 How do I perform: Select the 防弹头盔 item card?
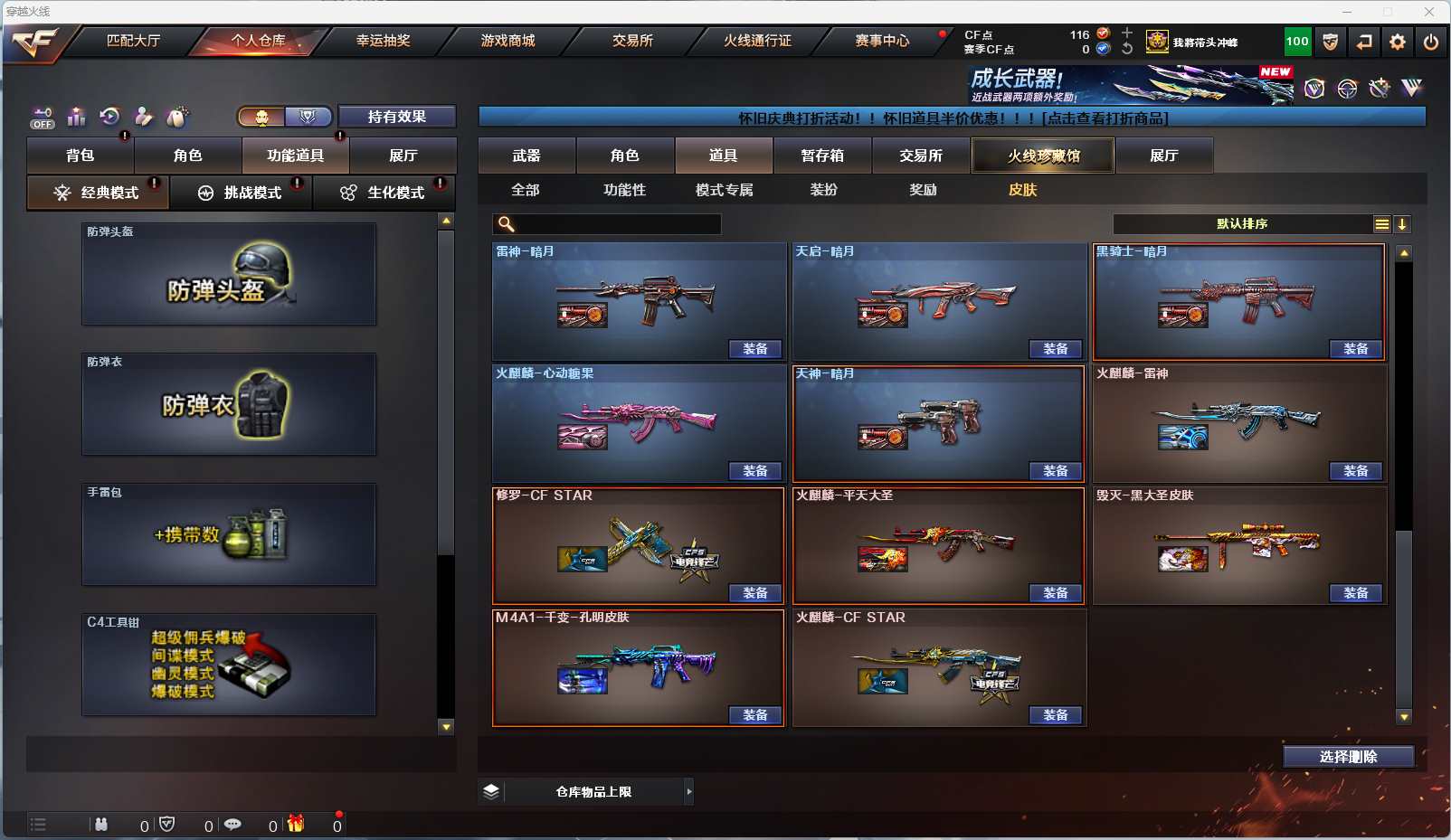click(x=229, y=274)
